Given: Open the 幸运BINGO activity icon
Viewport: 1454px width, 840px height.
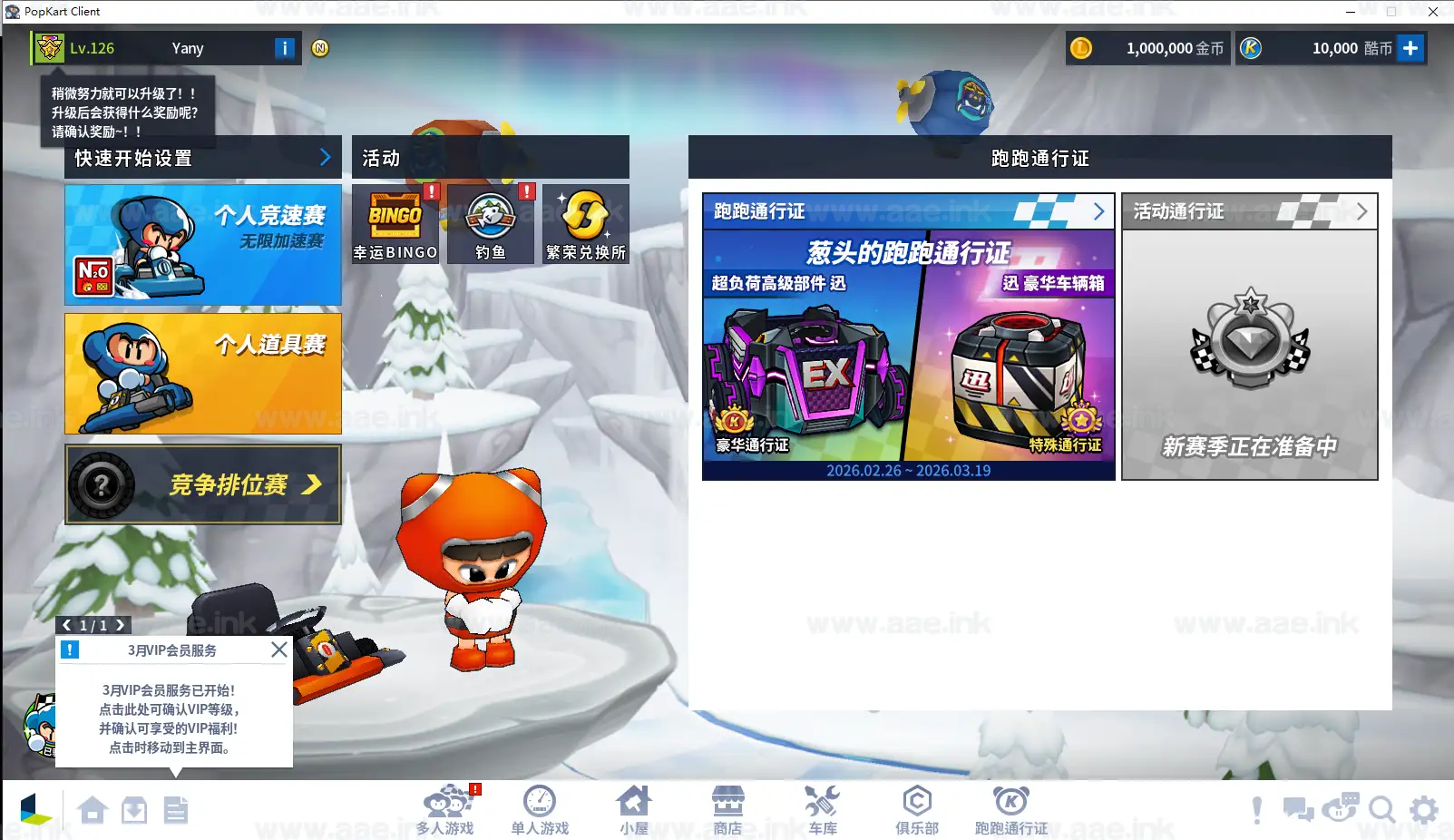Looking at the screenshot, I should click(x=394, y=223).
